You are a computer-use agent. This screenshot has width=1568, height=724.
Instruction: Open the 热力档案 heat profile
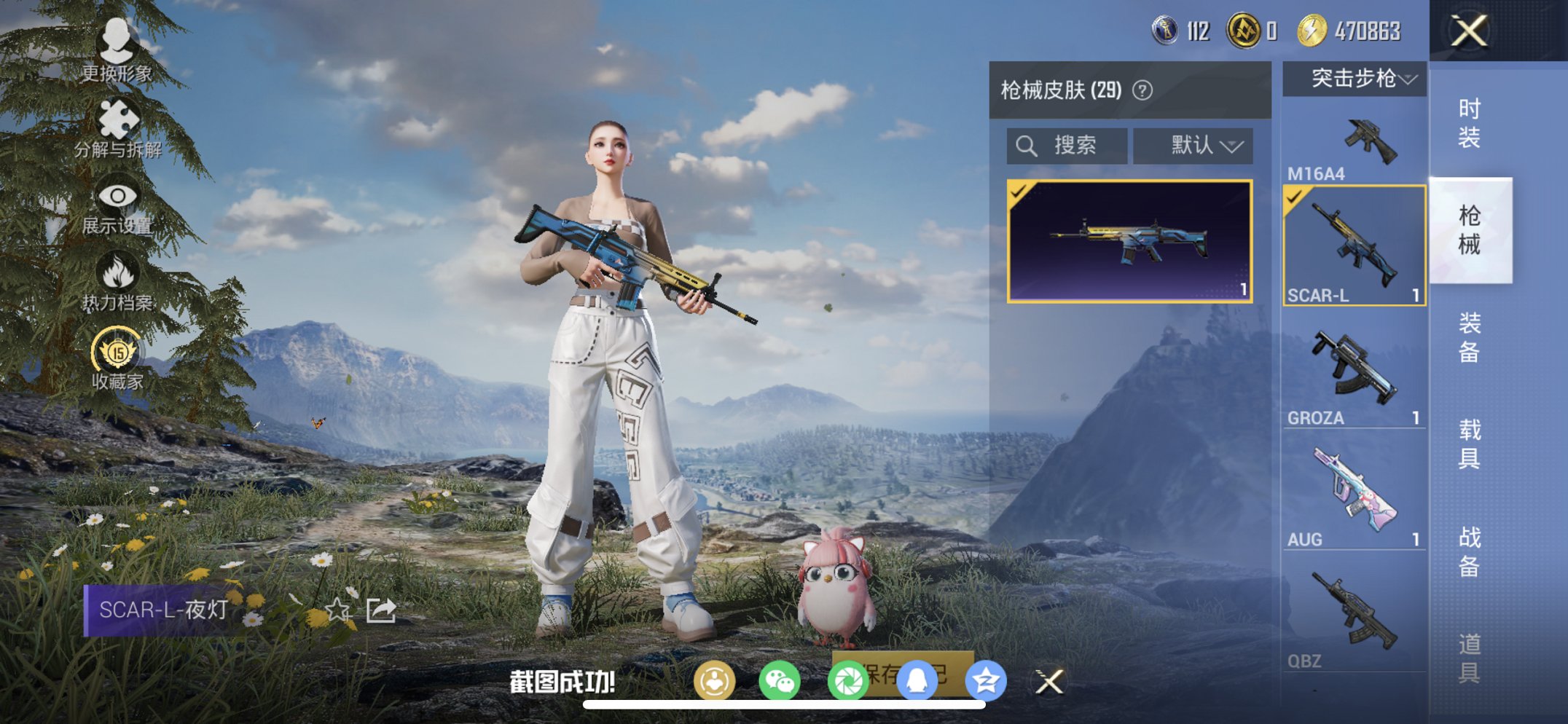click(x=119, y=272)
